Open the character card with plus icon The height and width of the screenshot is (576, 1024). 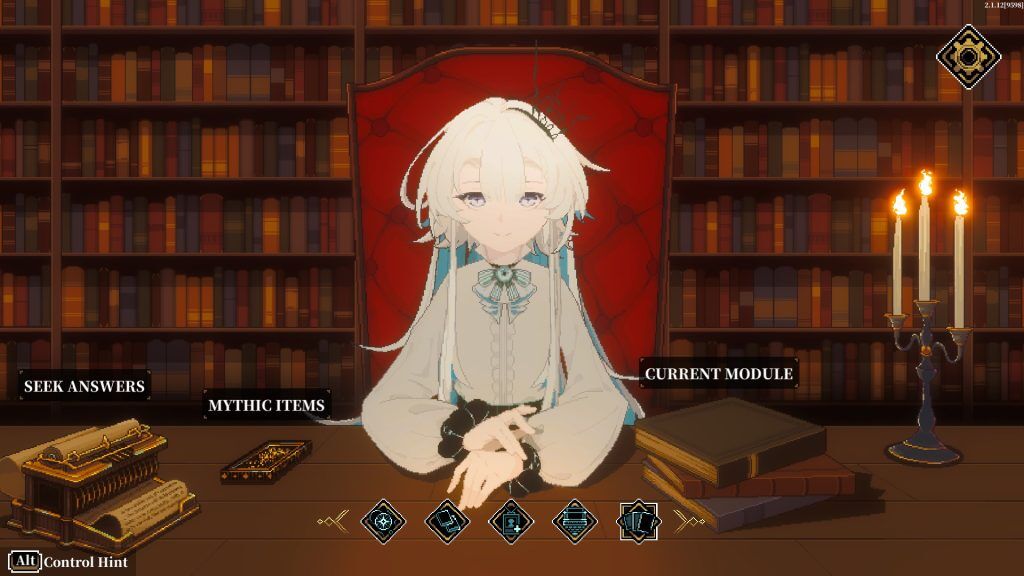pos(511,521)
